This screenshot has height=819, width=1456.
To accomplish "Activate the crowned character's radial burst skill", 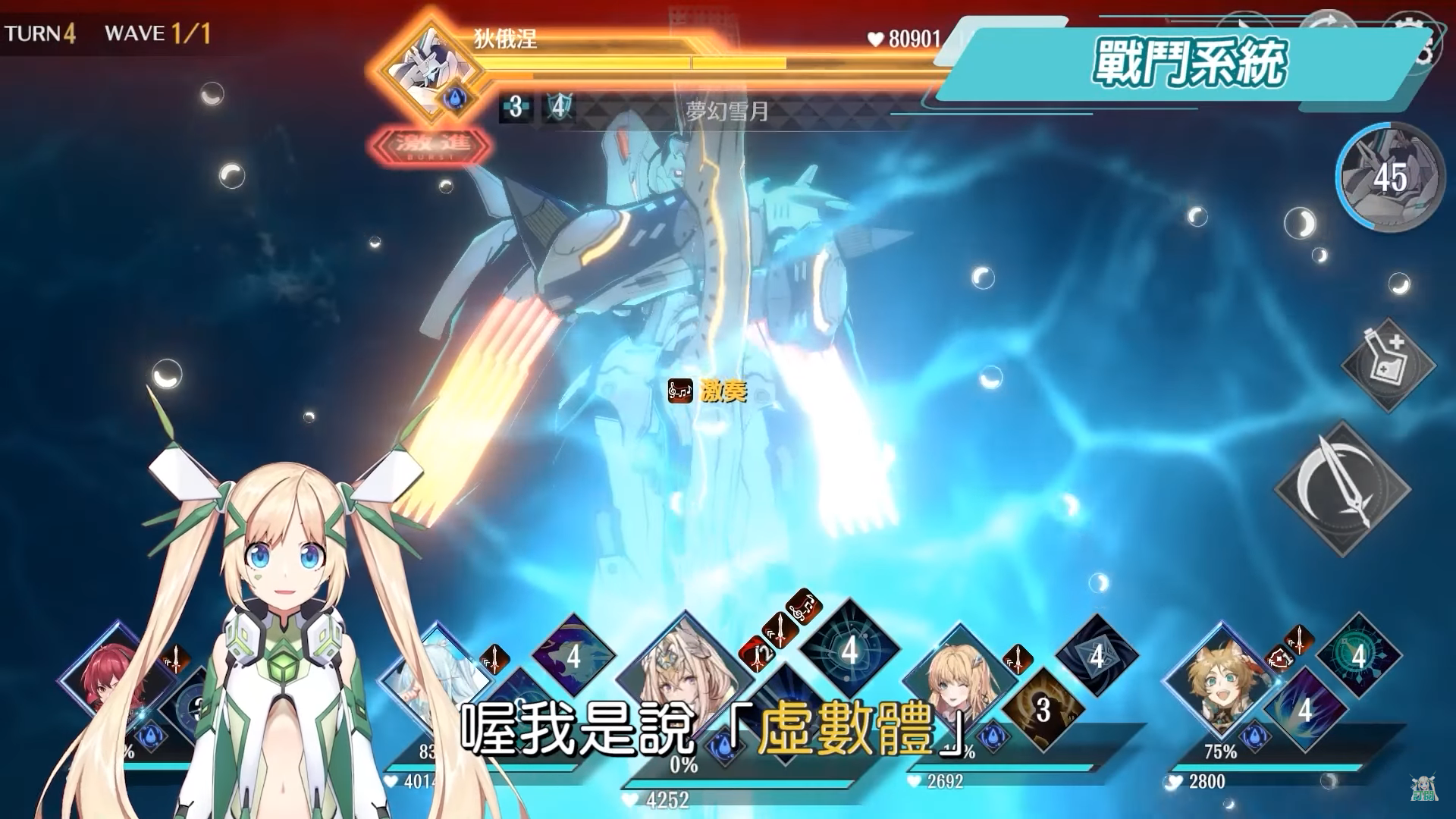I will [849, 649].
